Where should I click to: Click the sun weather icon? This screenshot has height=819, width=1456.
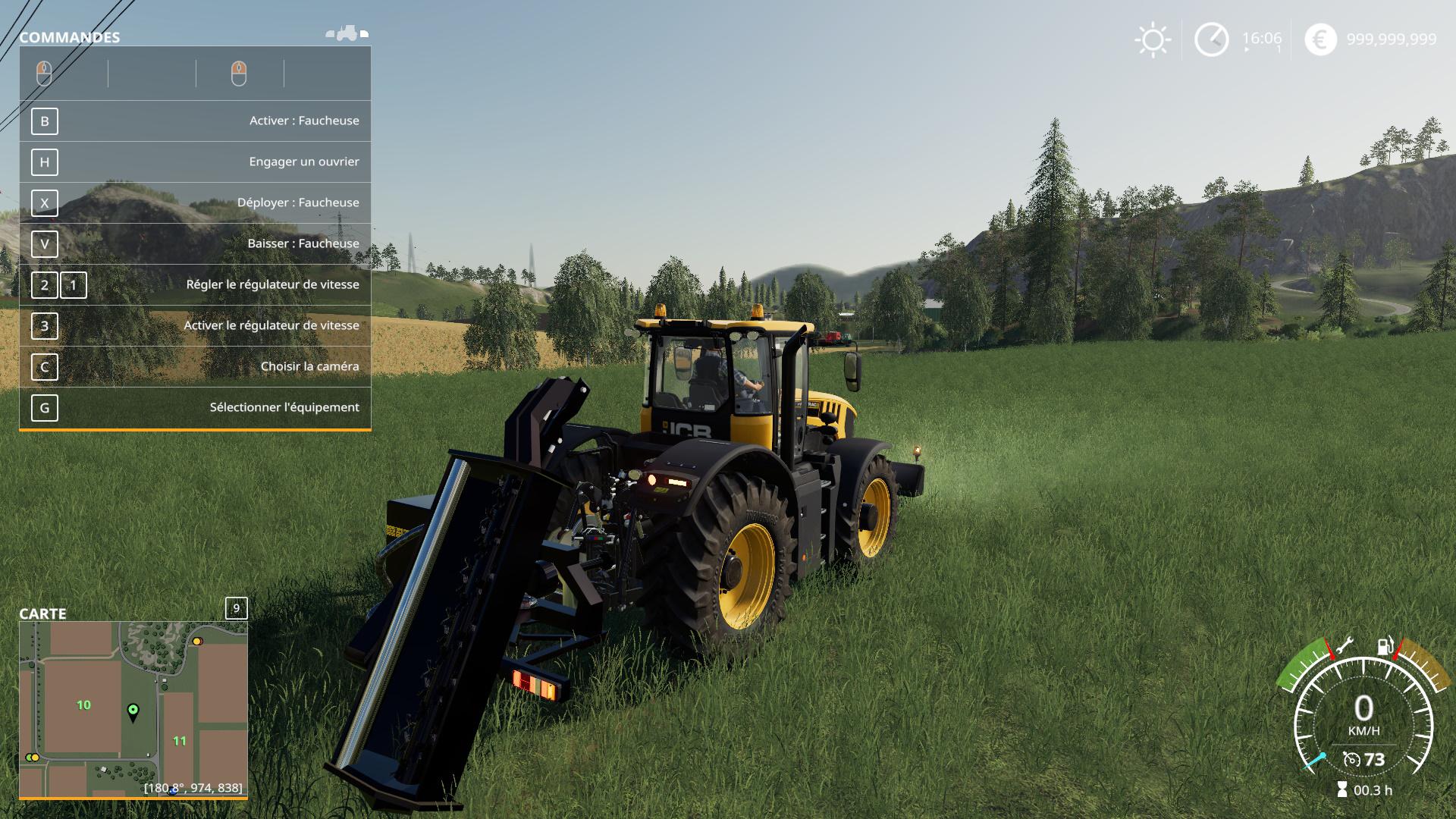pos(1153,39)
